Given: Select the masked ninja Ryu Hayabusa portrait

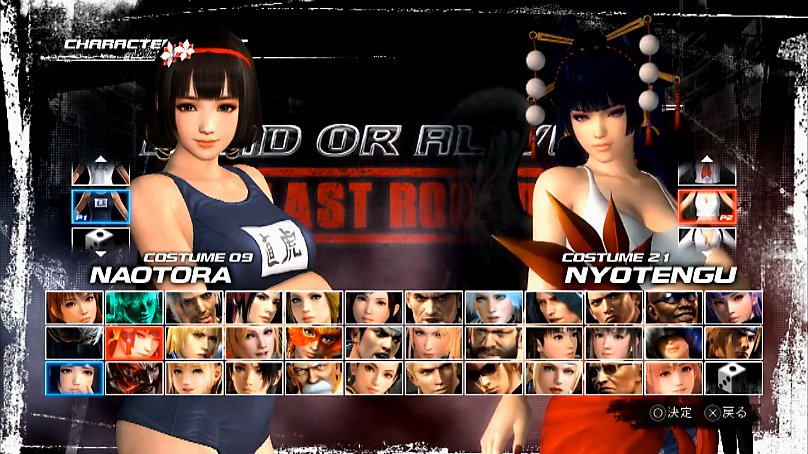Looking at the screenshot, I should click(x=74, y=342).
